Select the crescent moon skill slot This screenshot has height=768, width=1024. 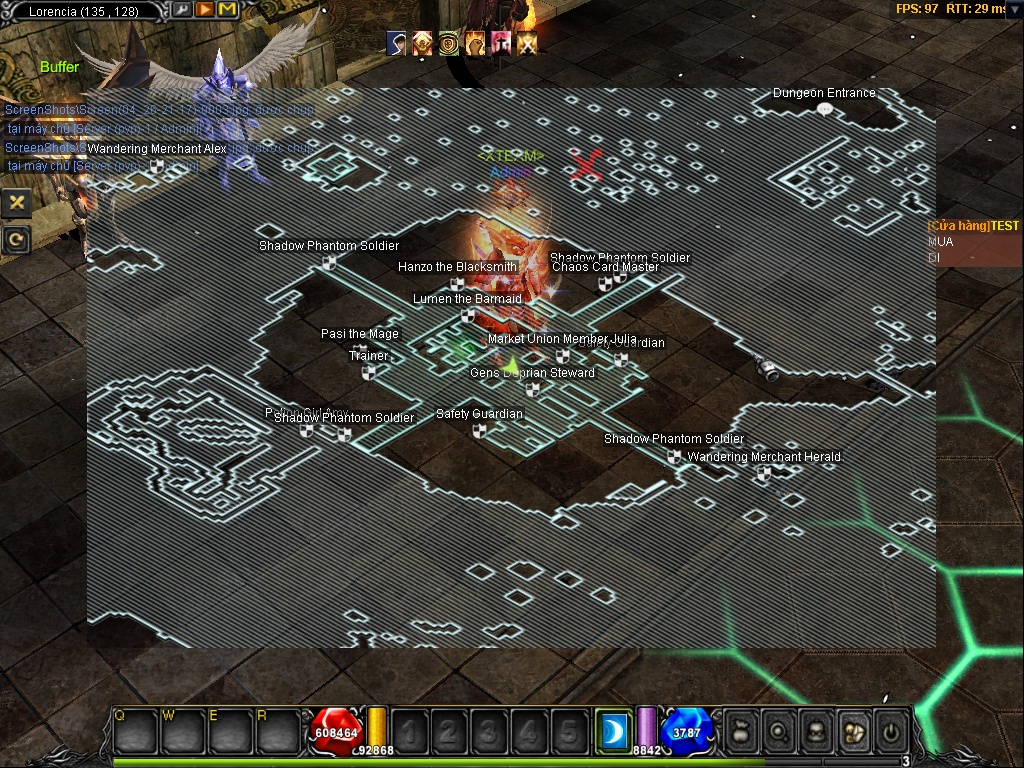click(x=613, y=732)
